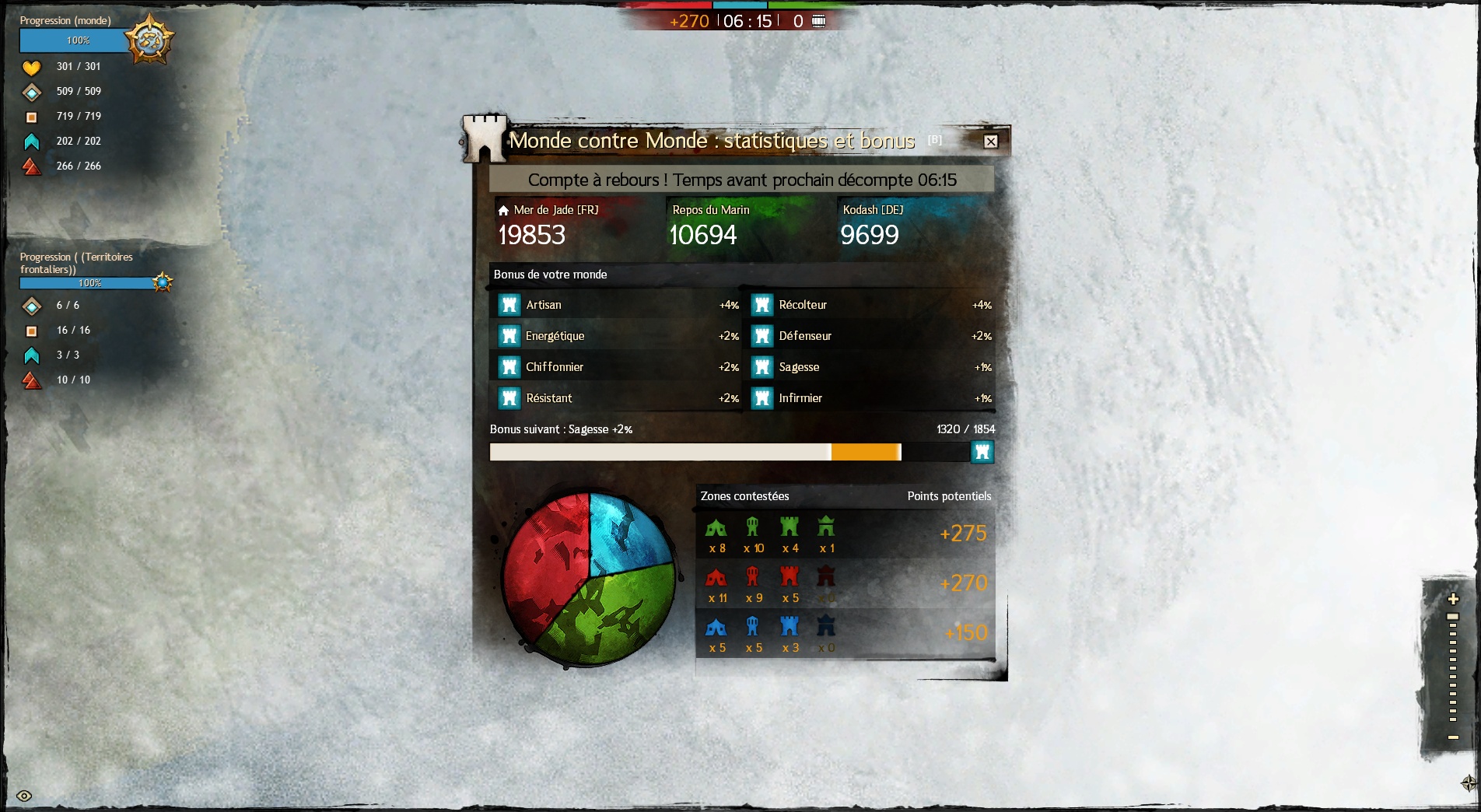The height and width of the screenshot is (812, 1481).
Task: Select the Récolteur world bonus row
Action: (870, 305)
